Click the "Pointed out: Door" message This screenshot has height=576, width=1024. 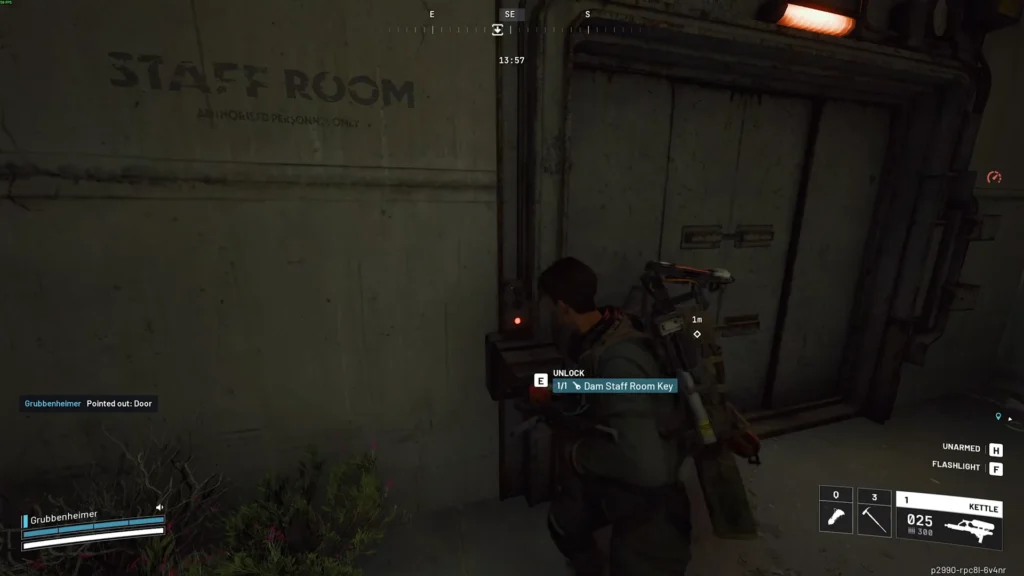[x=119, y=403]
